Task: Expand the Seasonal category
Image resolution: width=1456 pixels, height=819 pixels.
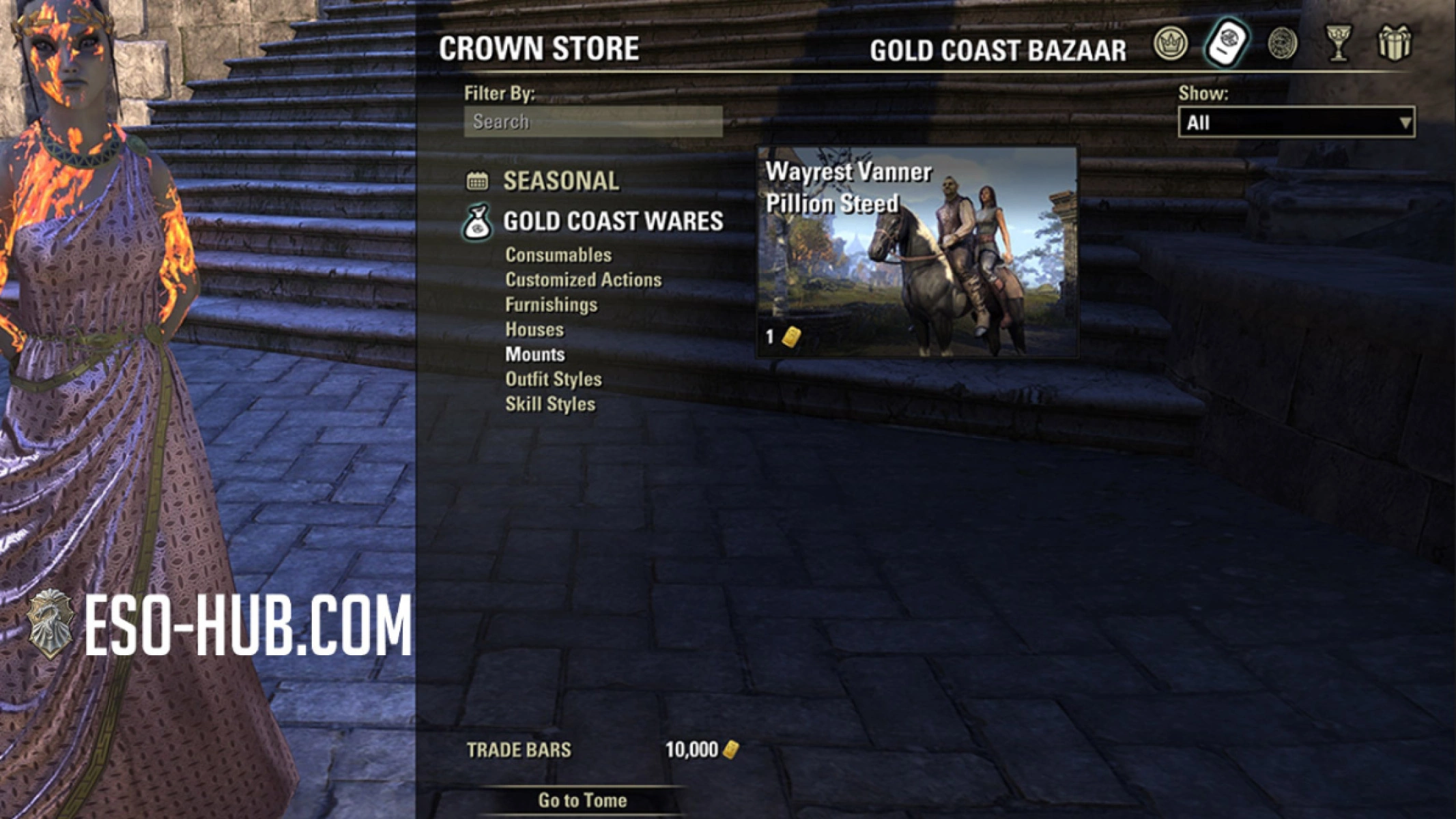Action: pos(561,180)
